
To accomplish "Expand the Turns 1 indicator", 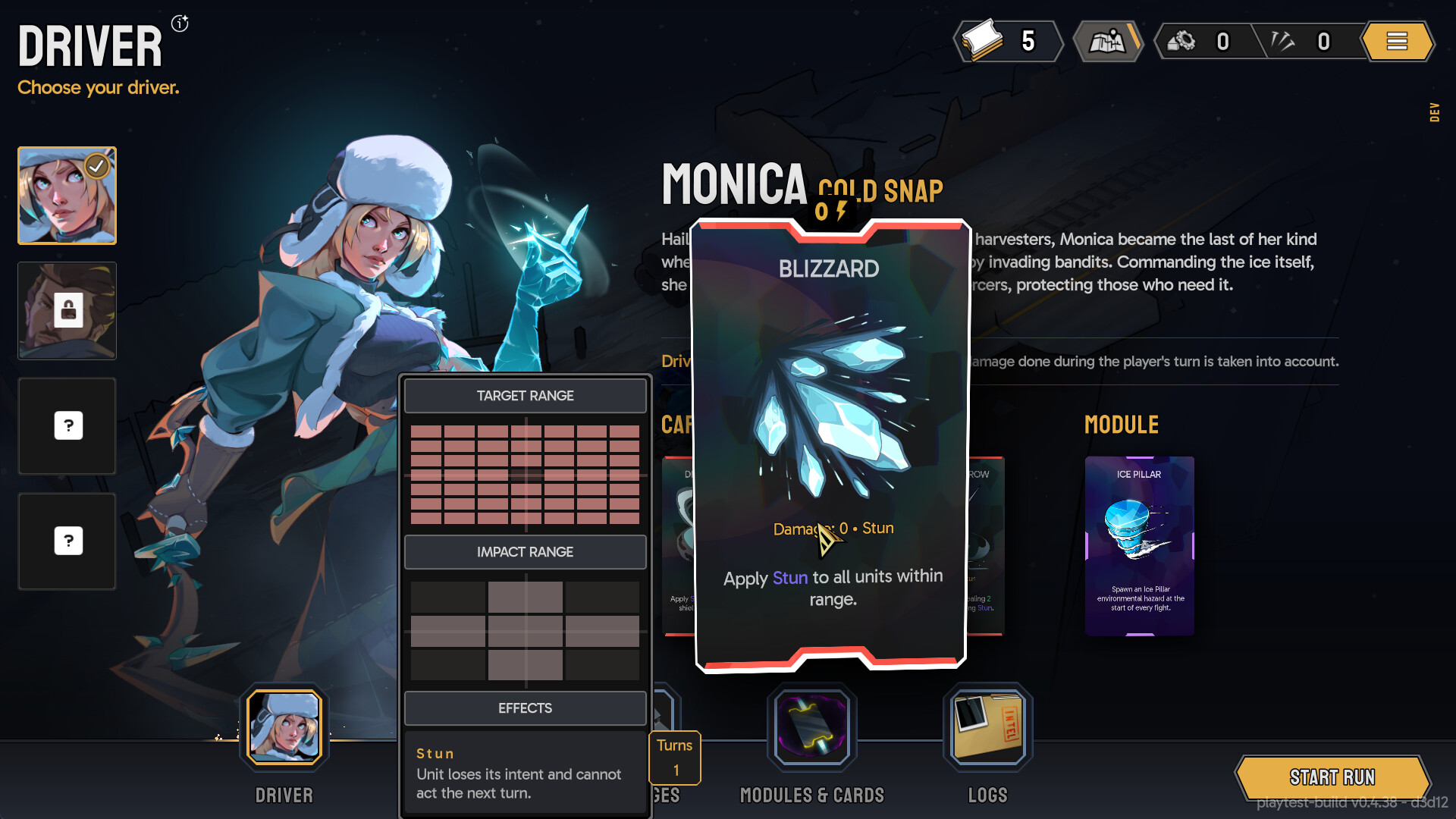I will click(674, 757).
